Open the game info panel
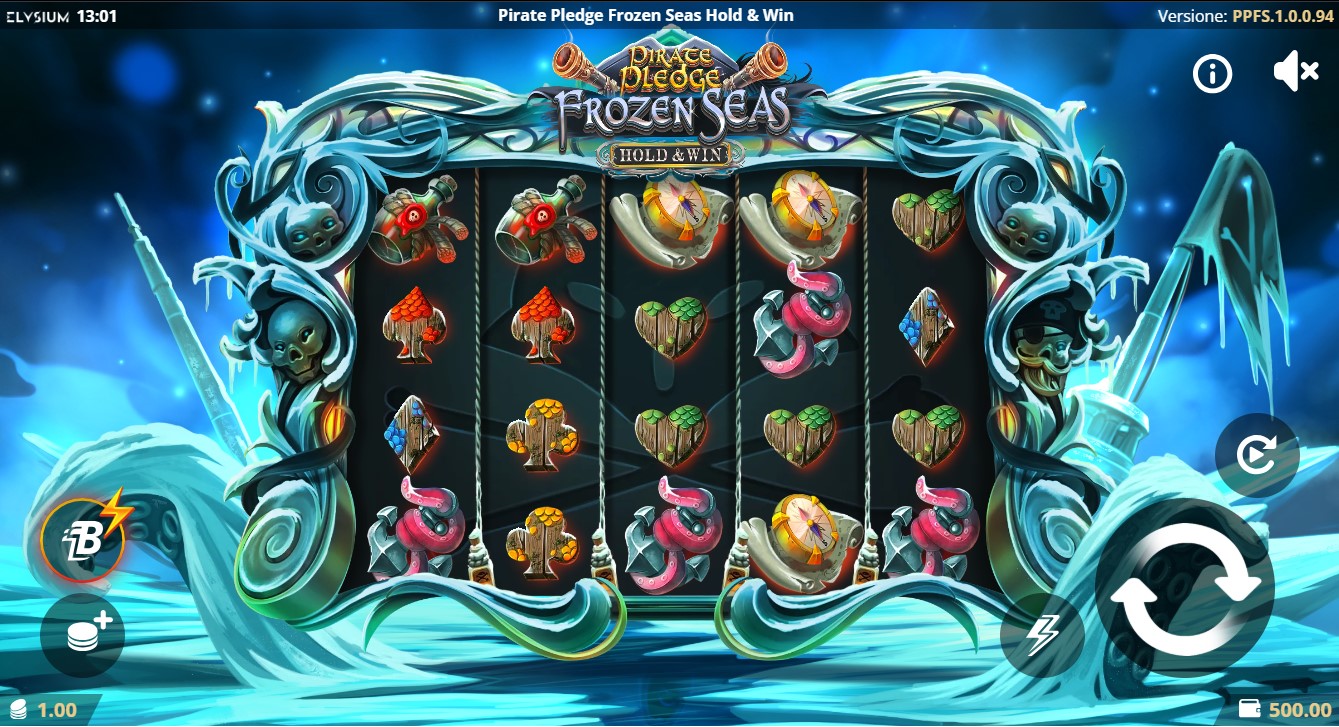The width and height of the screenshot is (1339, 727). (x=1213, y=73)
